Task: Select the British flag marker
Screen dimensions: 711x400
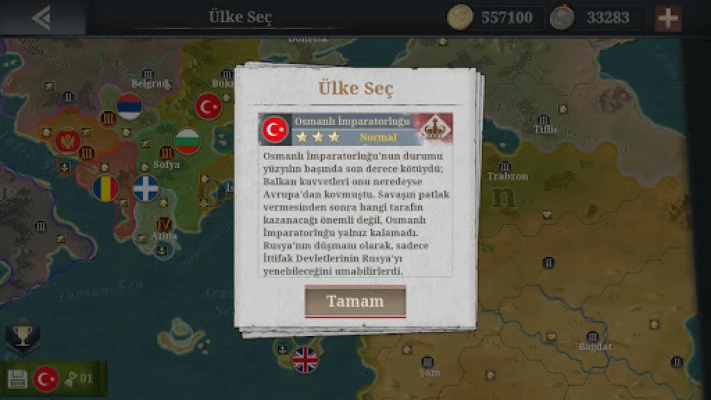Action: 304,359
